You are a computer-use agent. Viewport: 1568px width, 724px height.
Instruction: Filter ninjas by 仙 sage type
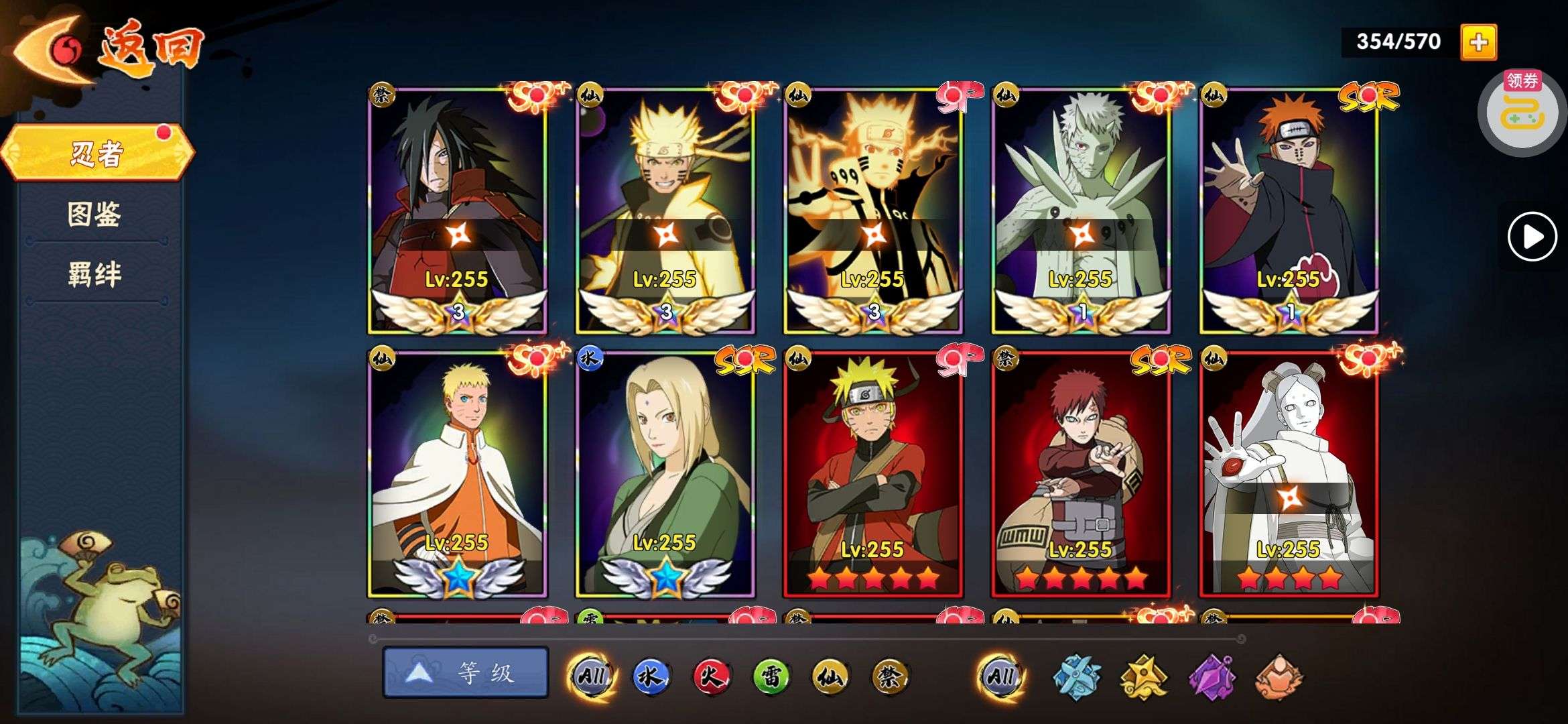[x=830, y=676]
